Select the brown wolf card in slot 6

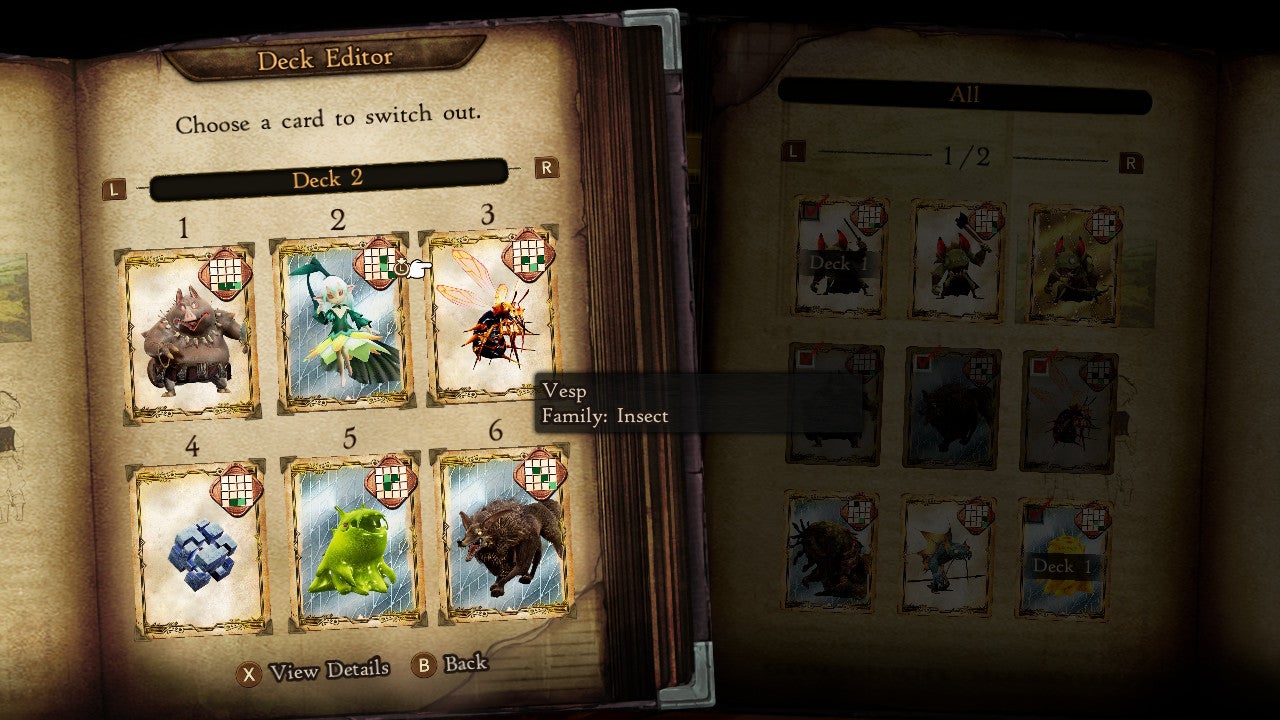tap(502, 540)
